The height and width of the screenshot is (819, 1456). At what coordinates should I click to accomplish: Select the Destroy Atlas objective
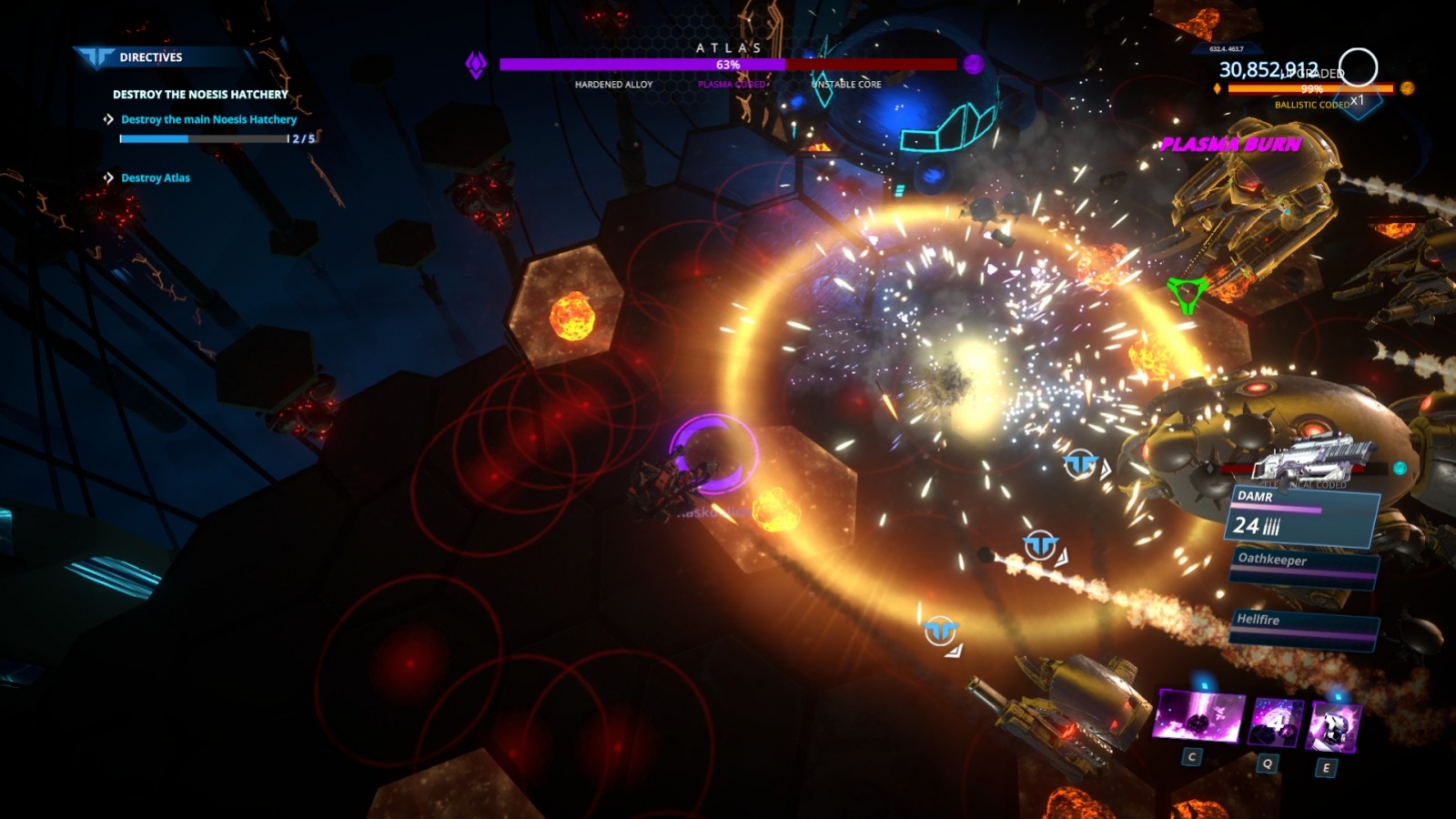pos(156,178)
